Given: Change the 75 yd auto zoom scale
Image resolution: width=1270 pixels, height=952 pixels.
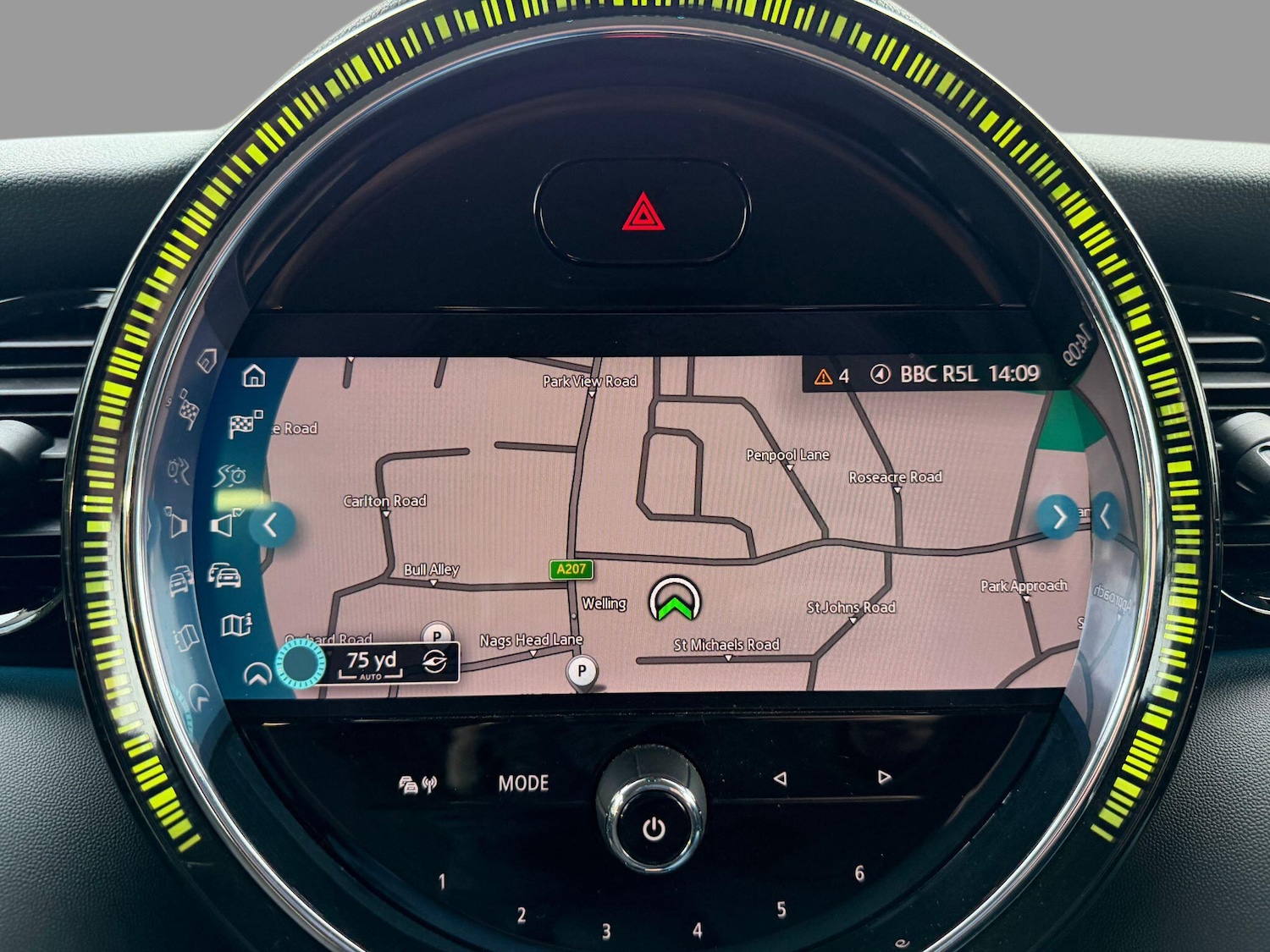Looking at the screenshot, I should pyautogui.click(x=373, y=663).
